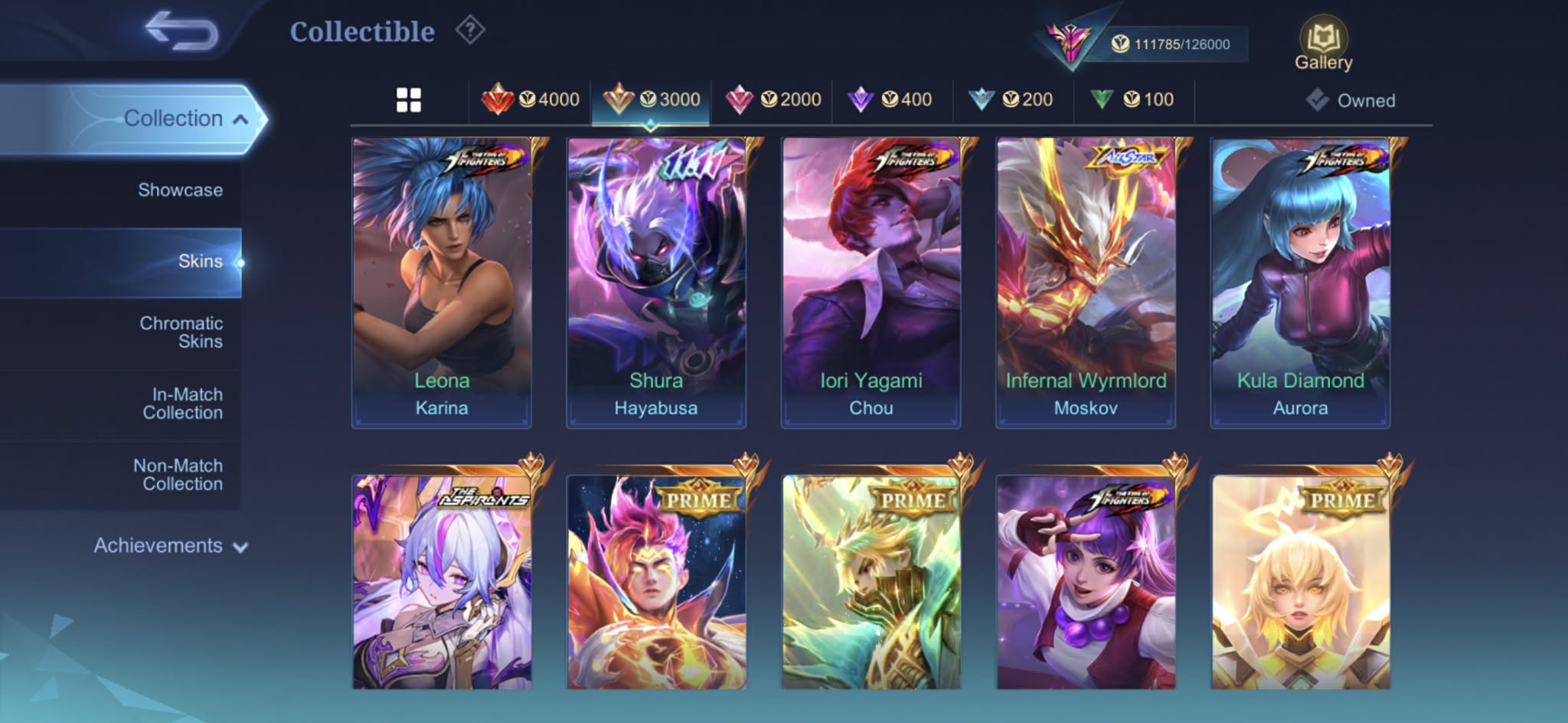Switch to the 2000 points tier tab
1568x723 pixels.
coord(773,100)
